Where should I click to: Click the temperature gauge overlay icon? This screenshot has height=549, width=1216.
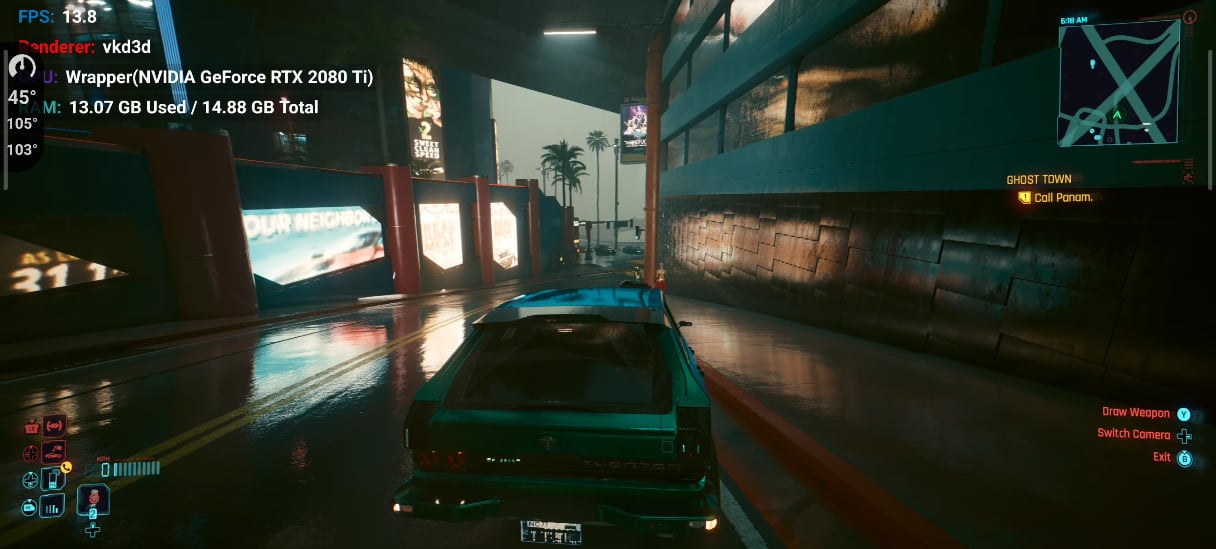pos(22,68)
